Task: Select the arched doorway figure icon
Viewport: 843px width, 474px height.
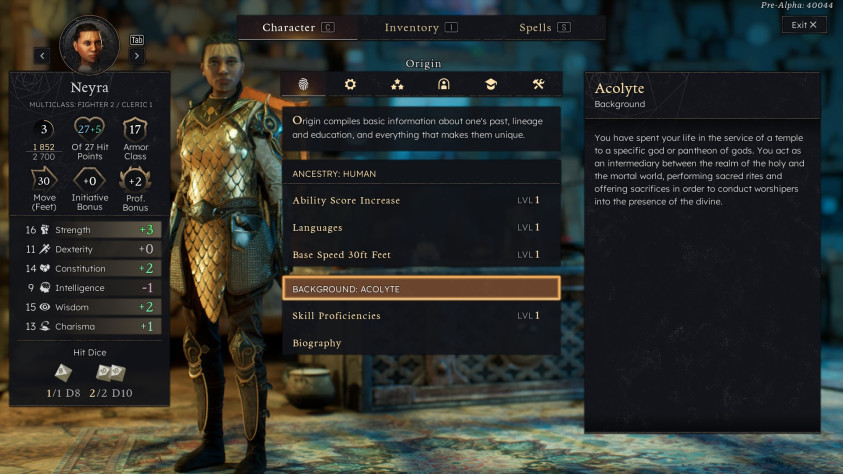Action: (444, 85)
